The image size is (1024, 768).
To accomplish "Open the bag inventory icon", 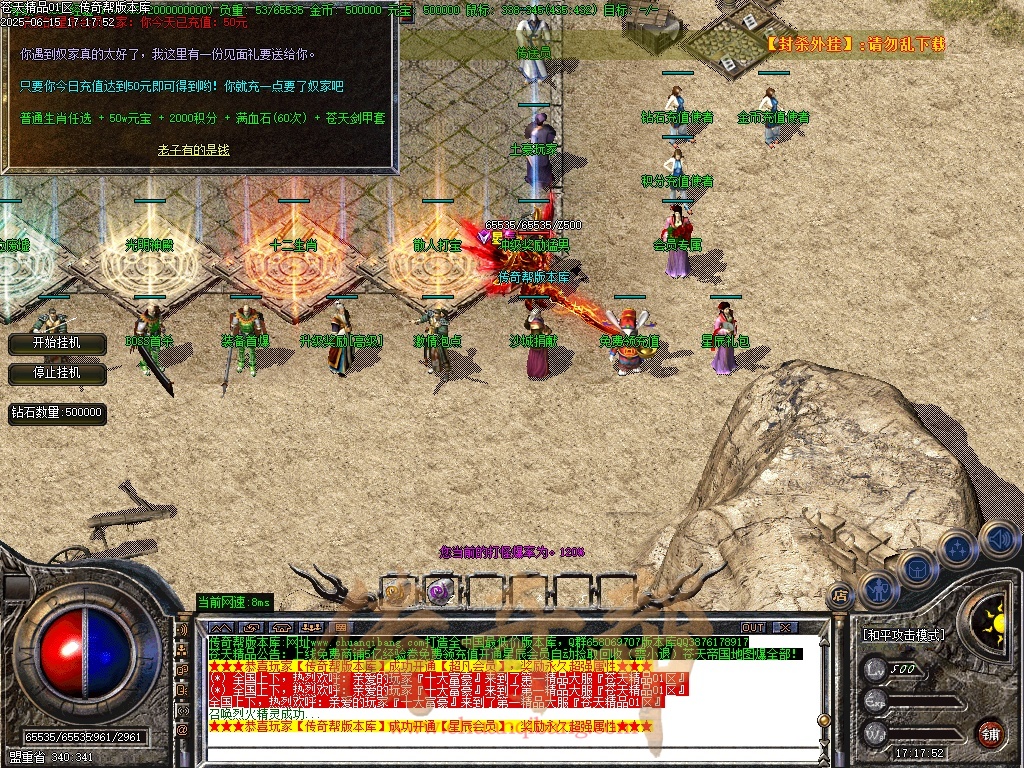I will [919, 568].
